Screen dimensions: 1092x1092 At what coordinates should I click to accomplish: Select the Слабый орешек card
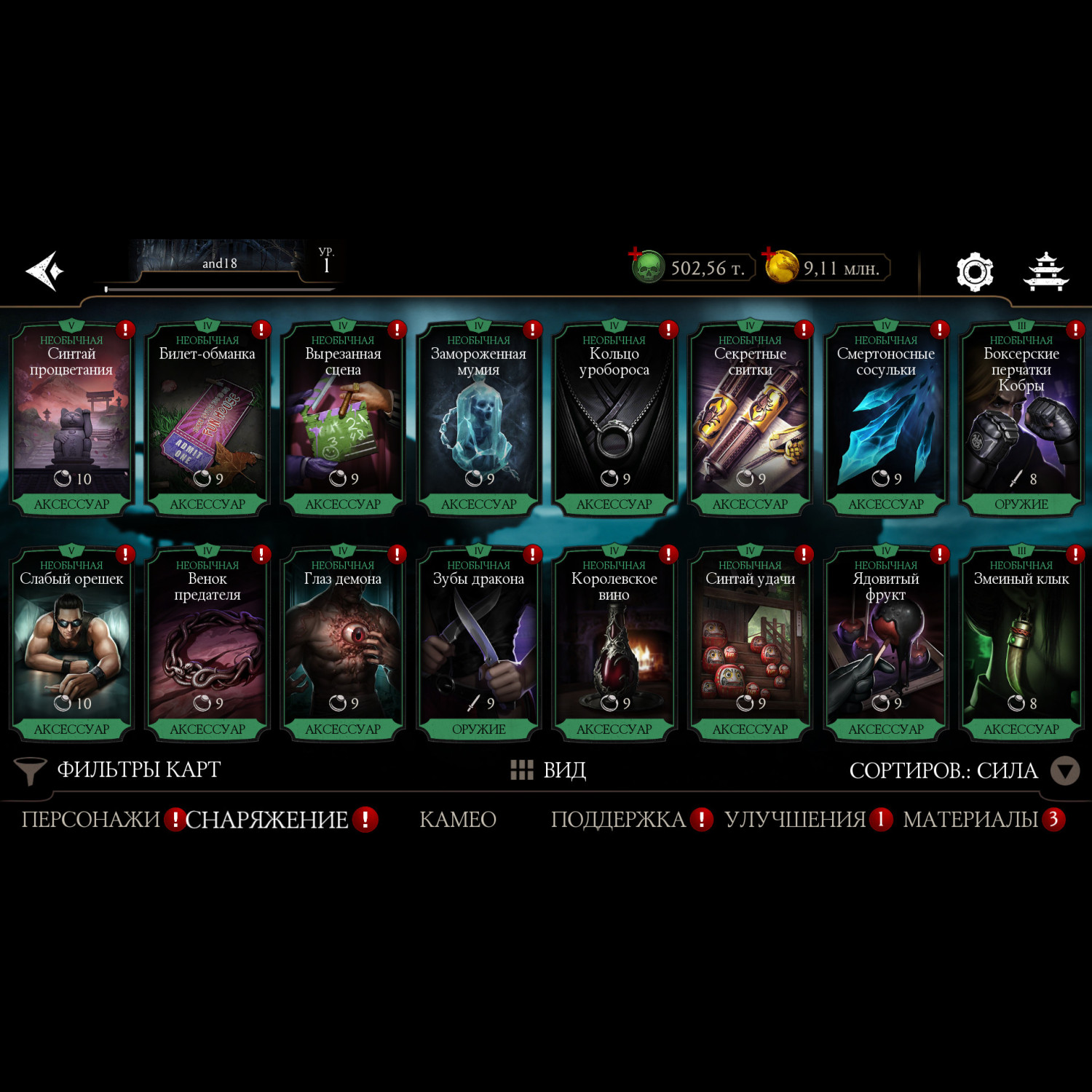point(71,645)
